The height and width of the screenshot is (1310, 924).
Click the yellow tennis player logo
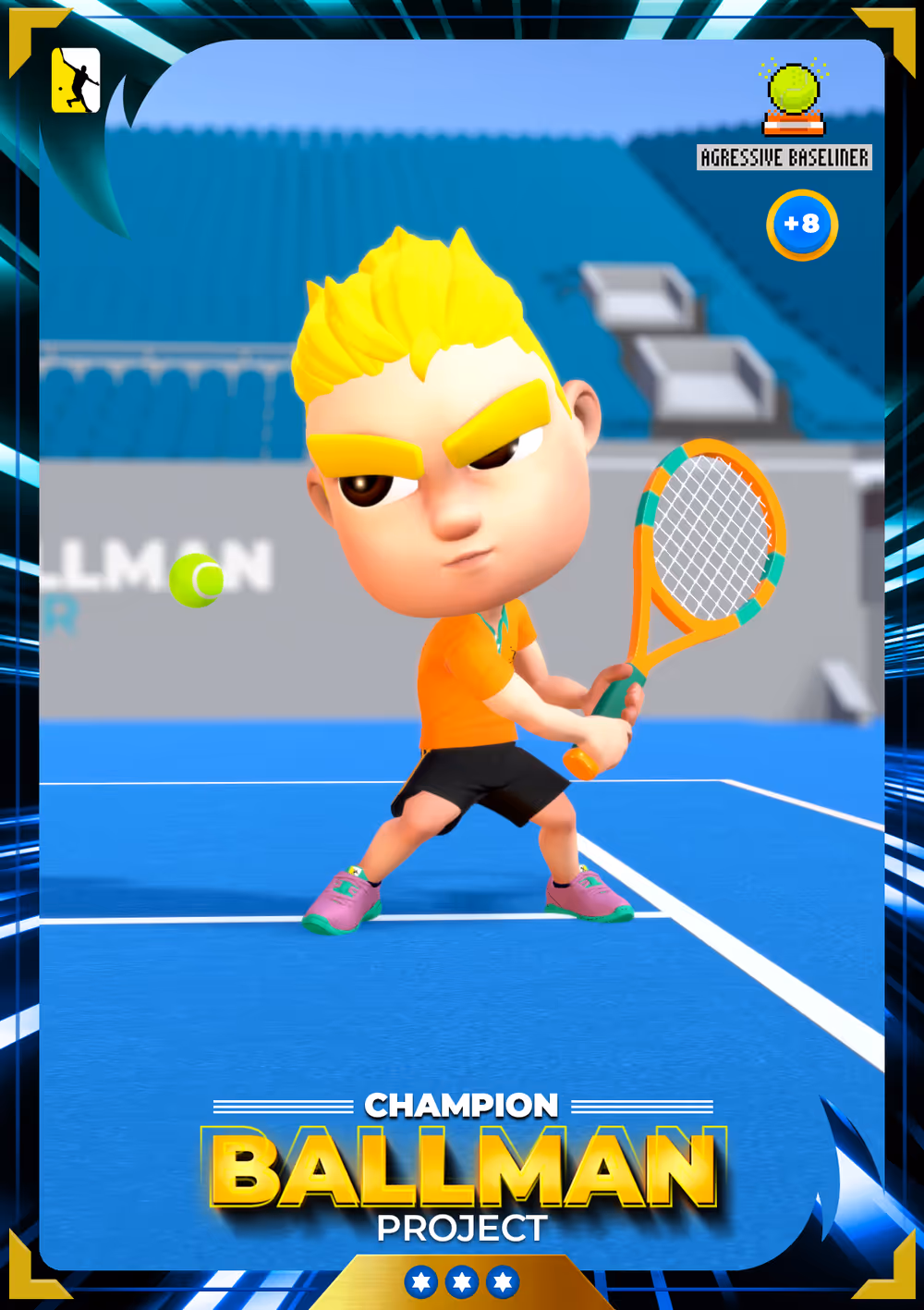75,80
